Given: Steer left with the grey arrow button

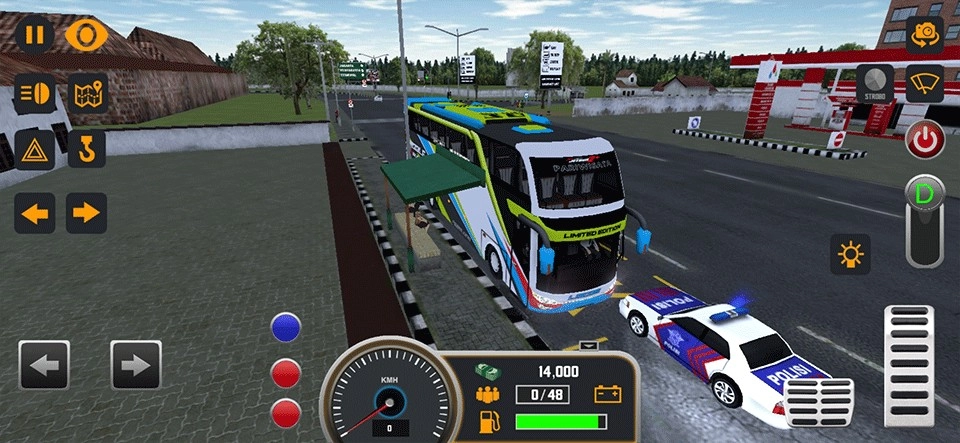Looking at the screenshot, I should pos(44,365).
